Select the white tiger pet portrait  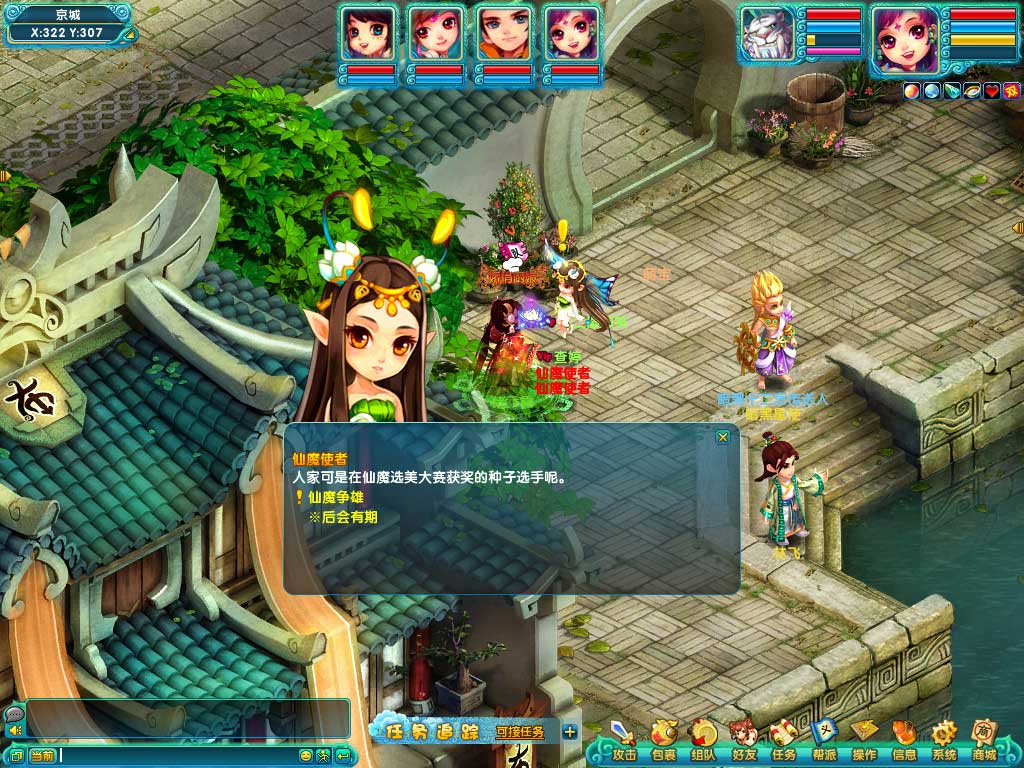click(x=768, y=36)
